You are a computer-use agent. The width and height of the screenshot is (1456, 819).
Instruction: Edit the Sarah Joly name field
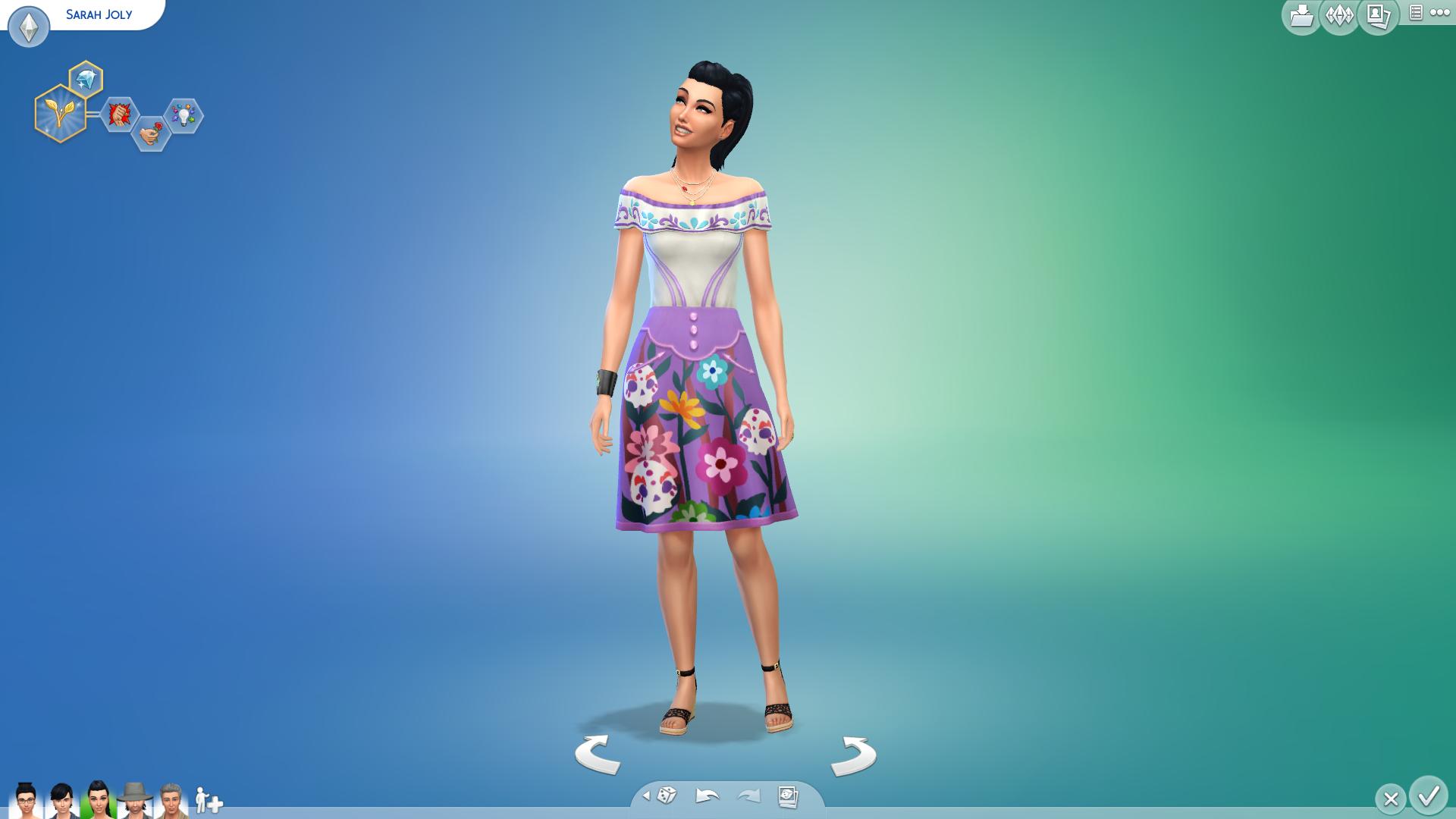pyautogui.click(x=99, y=14)
